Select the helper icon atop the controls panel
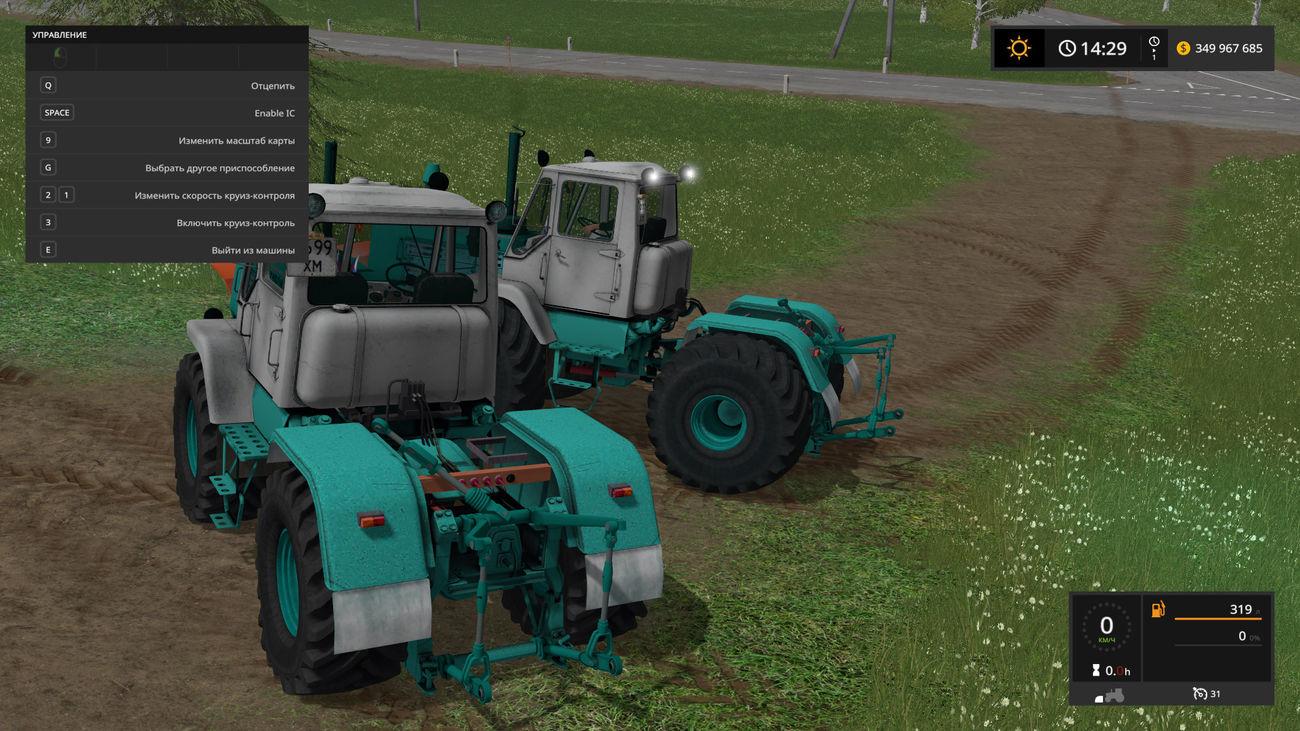 coord(60,57)
